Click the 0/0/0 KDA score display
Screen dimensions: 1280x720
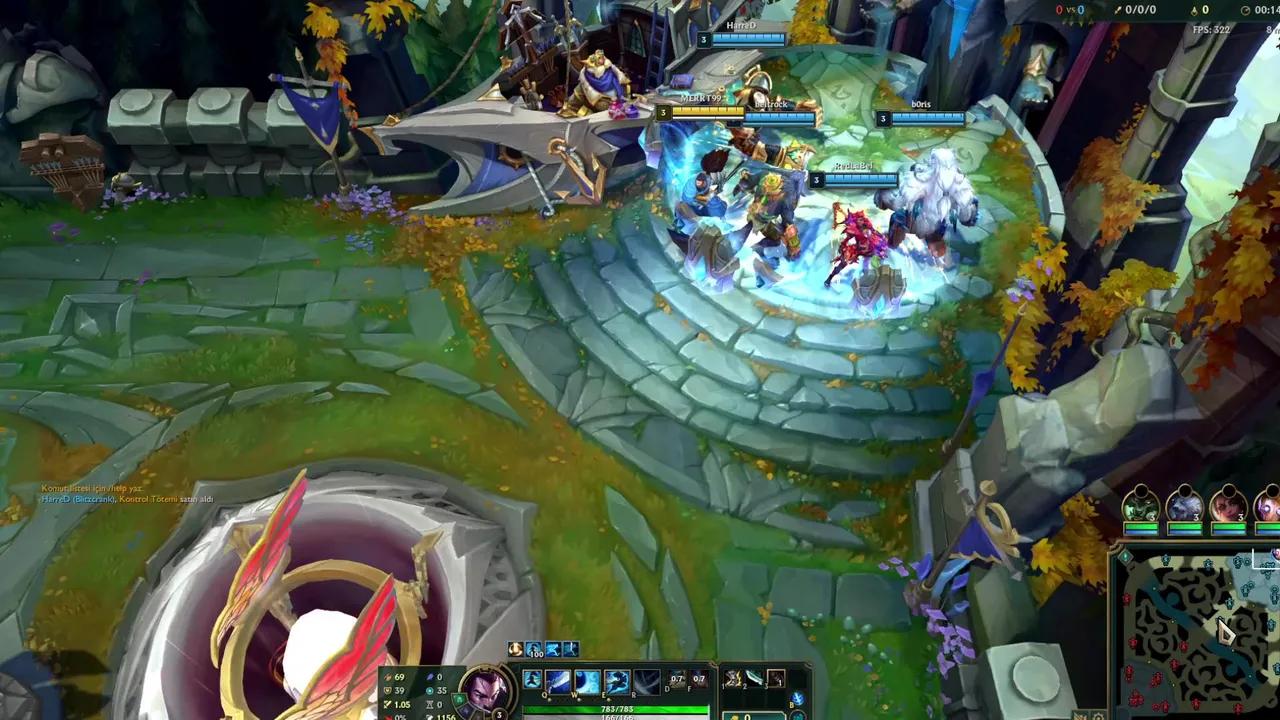[1137, 10]
